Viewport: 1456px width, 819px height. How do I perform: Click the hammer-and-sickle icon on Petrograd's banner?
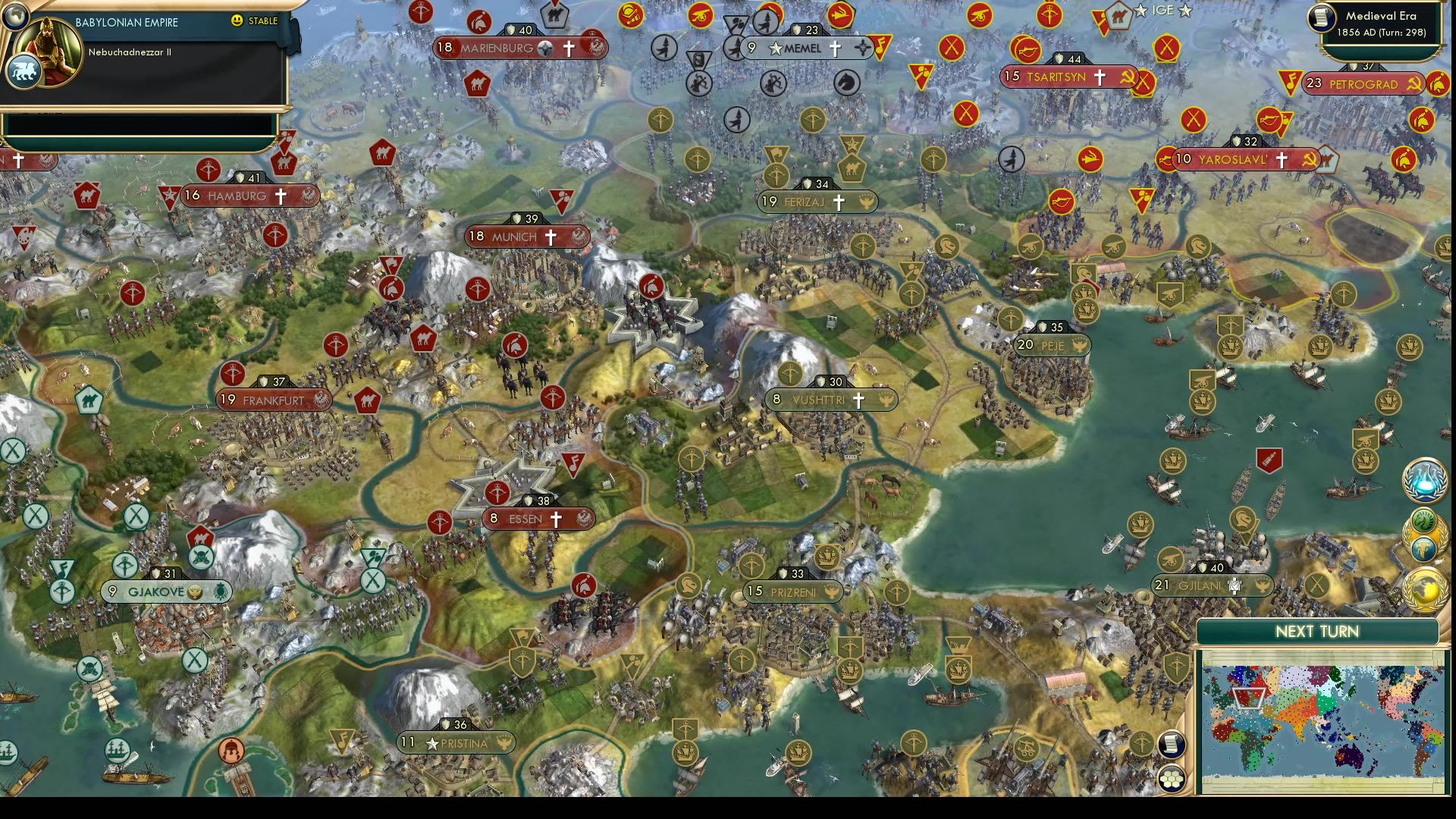tap(1412, 85)
